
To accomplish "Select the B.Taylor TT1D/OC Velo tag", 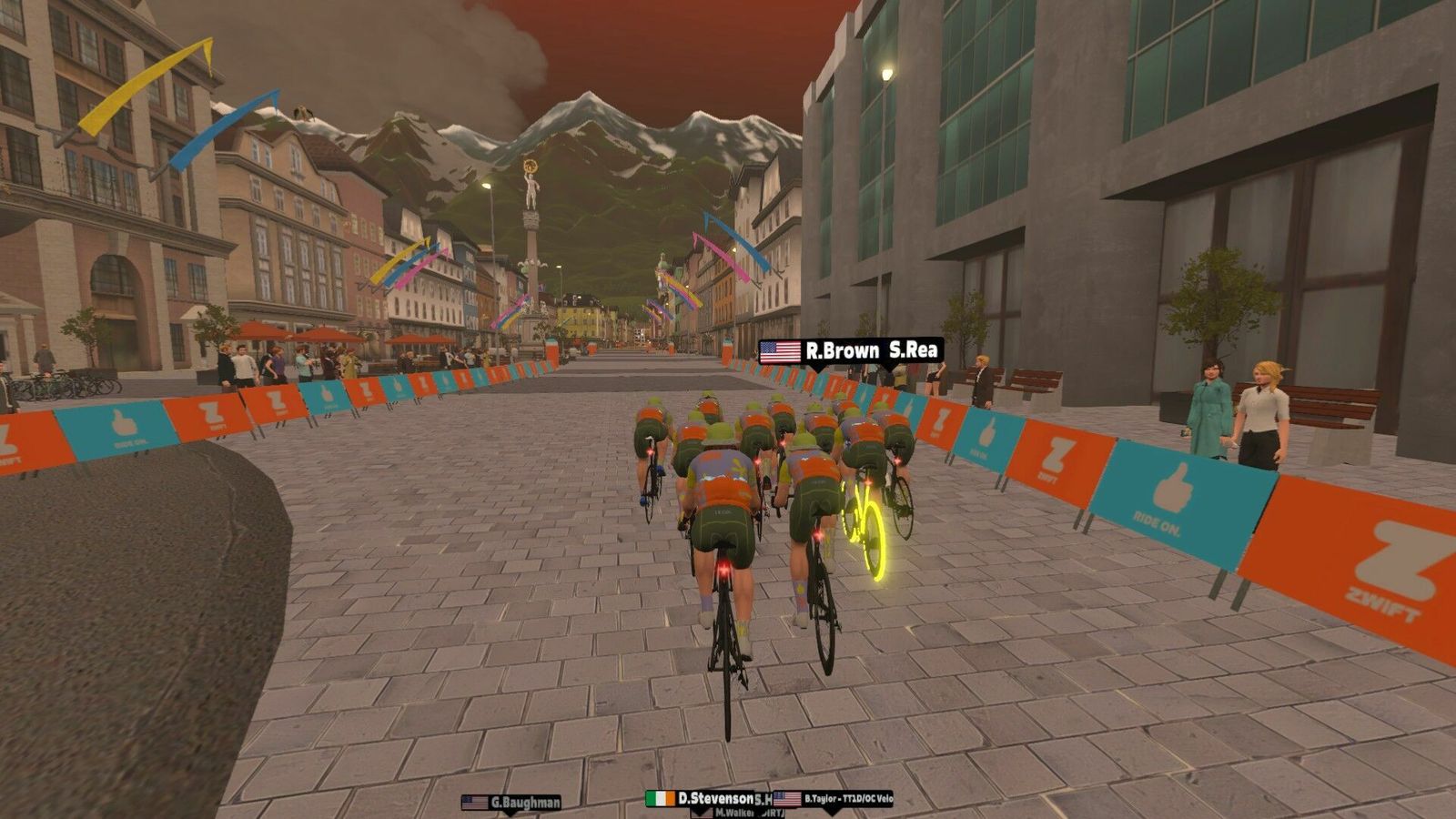I will tap(834, 799).
